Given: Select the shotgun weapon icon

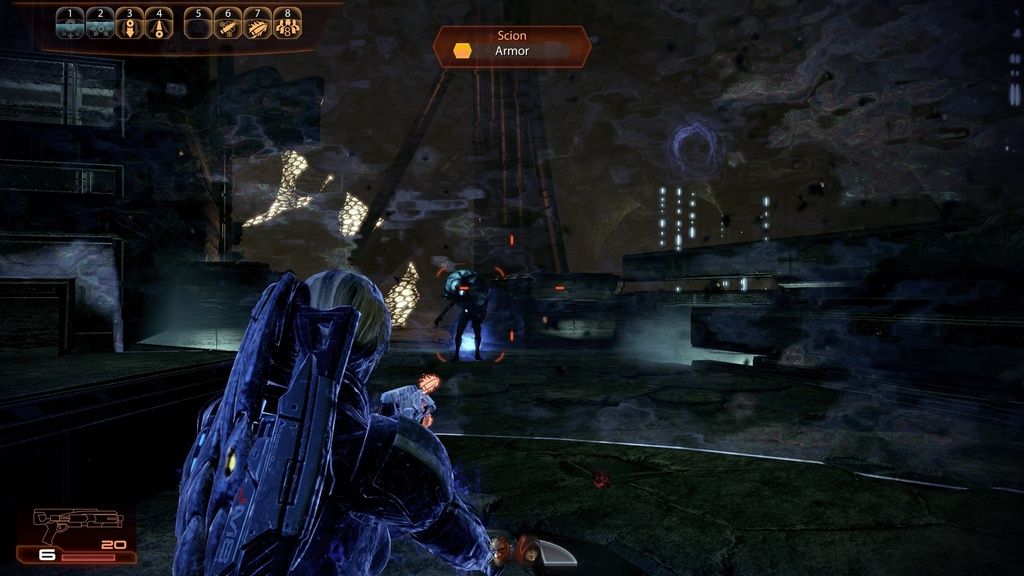Looking at the screenshot, I should tap(66, 523).
